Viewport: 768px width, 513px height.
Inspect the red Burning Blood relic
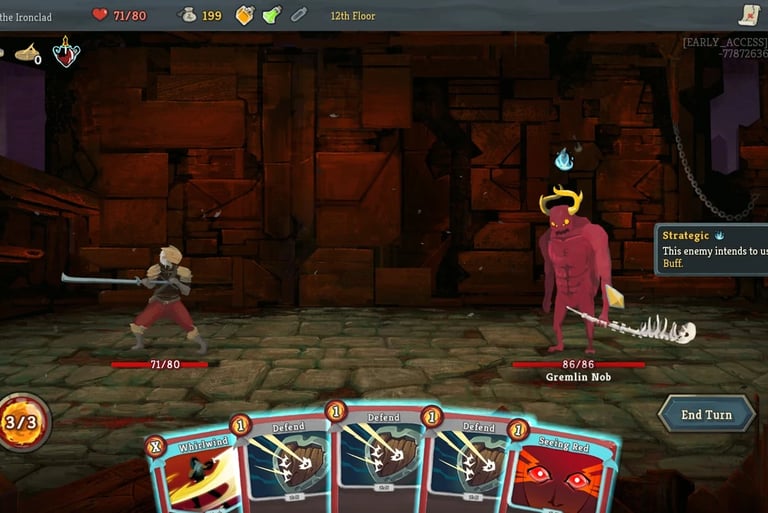67,52
